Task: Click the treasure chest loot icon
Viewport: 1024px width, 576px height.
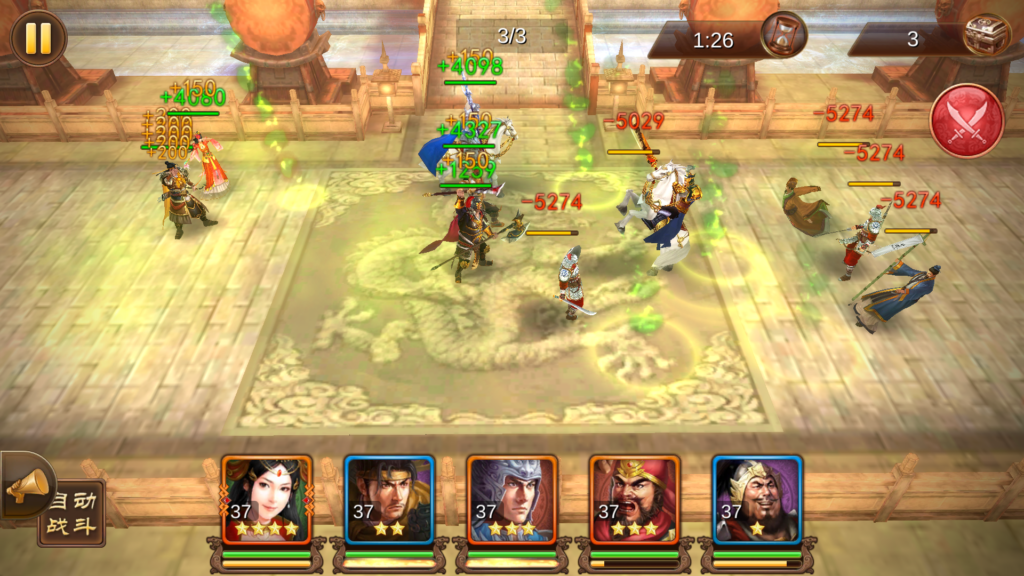Action: pos(984,36)
